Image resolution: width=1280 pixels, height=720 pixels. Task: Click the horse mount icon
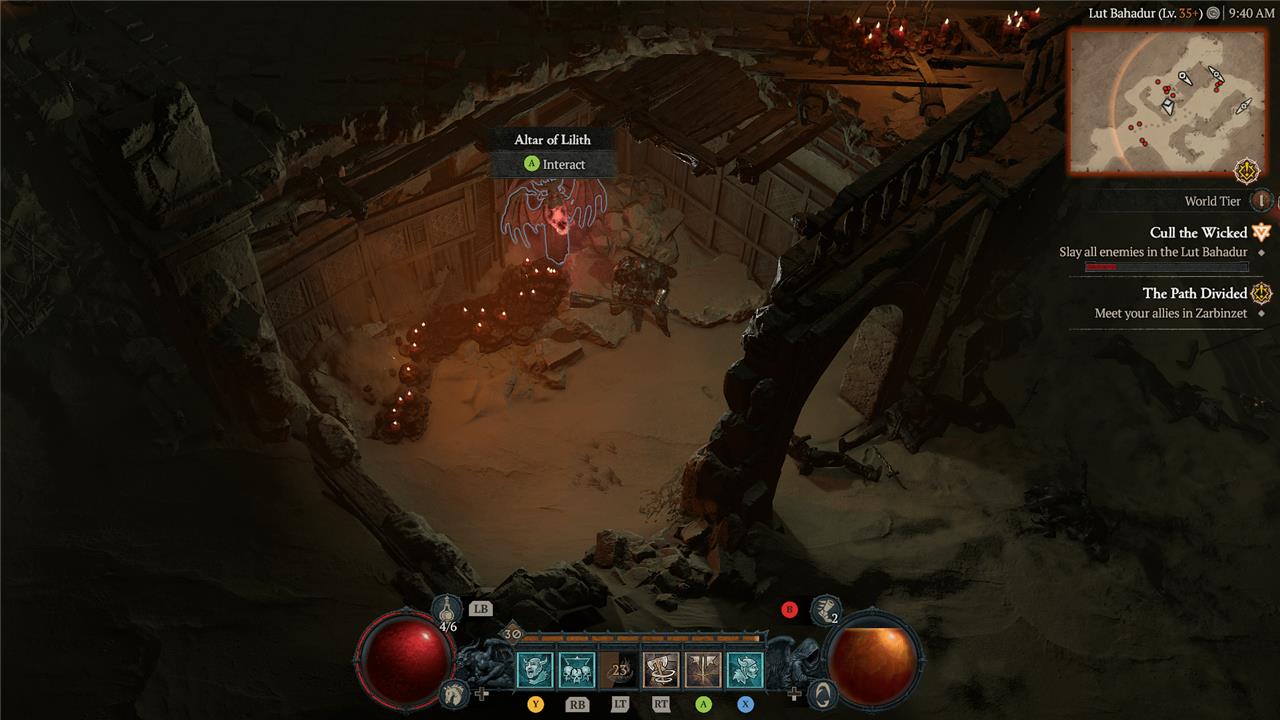click(455, 692)
